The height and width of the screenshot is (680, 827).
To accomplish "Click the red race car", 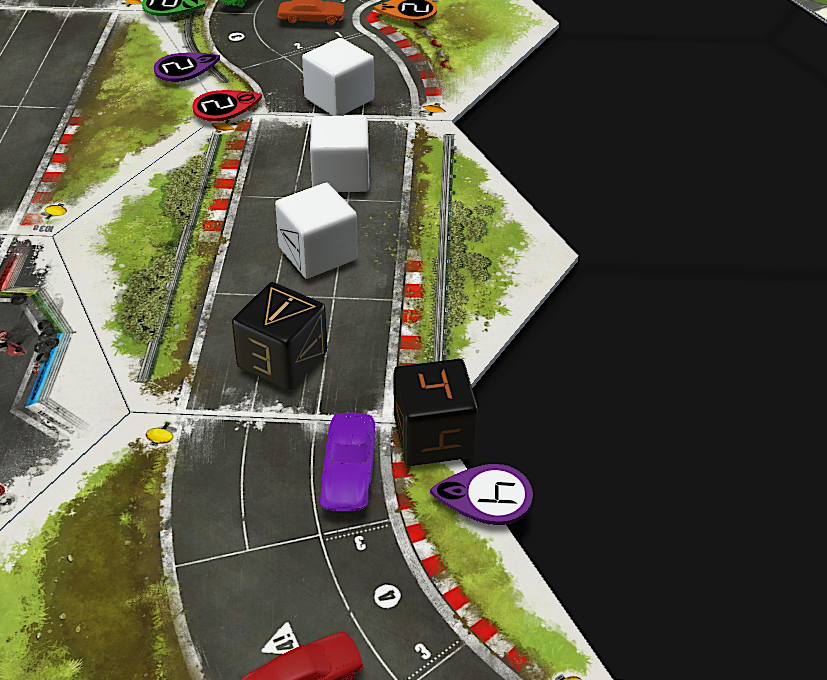I will (308, 662).
